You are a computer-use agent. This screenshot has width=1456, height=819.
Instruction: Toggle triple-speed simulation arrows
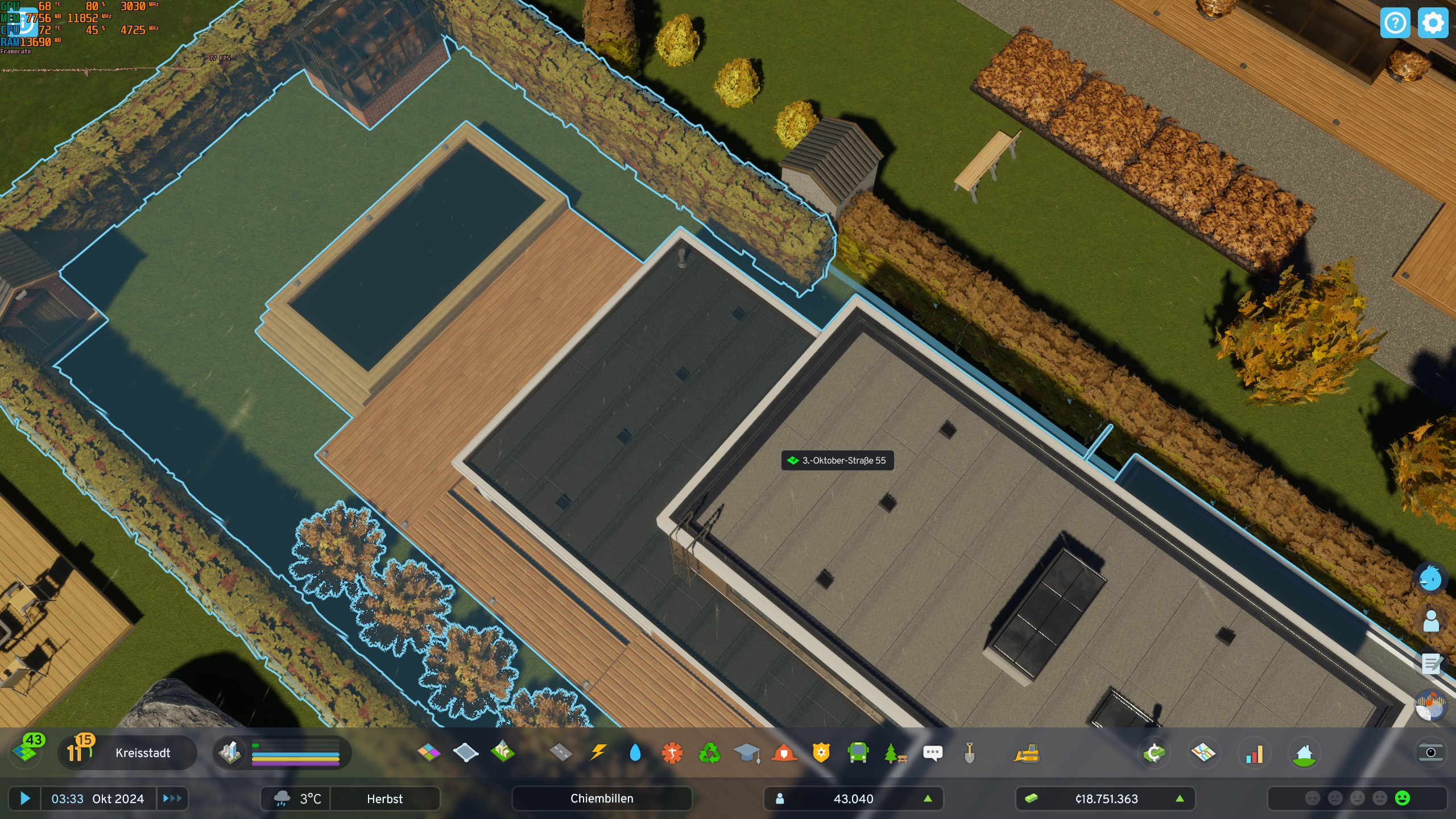pos(173,799)
